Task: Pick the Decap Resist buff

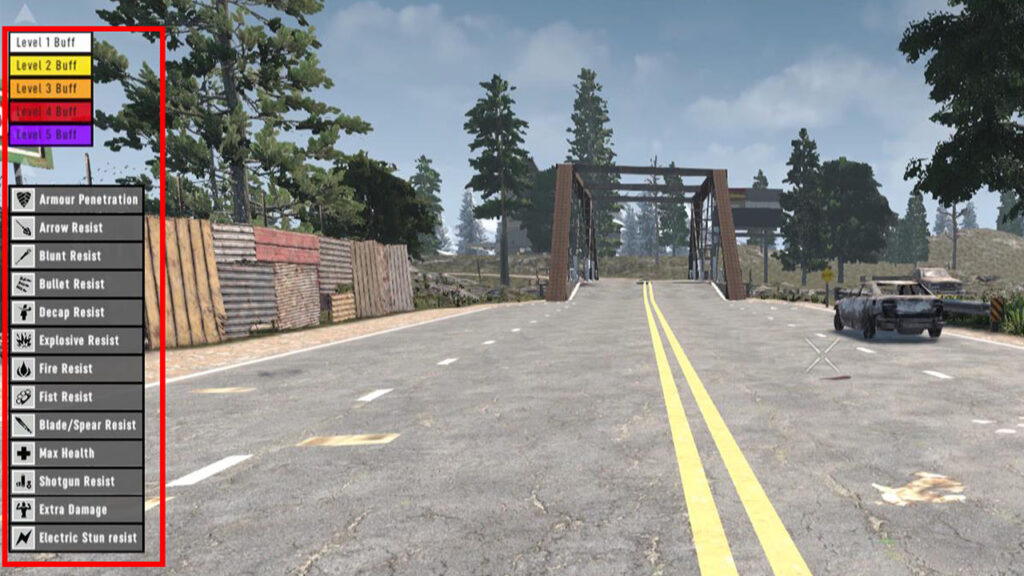Action: 76,312
